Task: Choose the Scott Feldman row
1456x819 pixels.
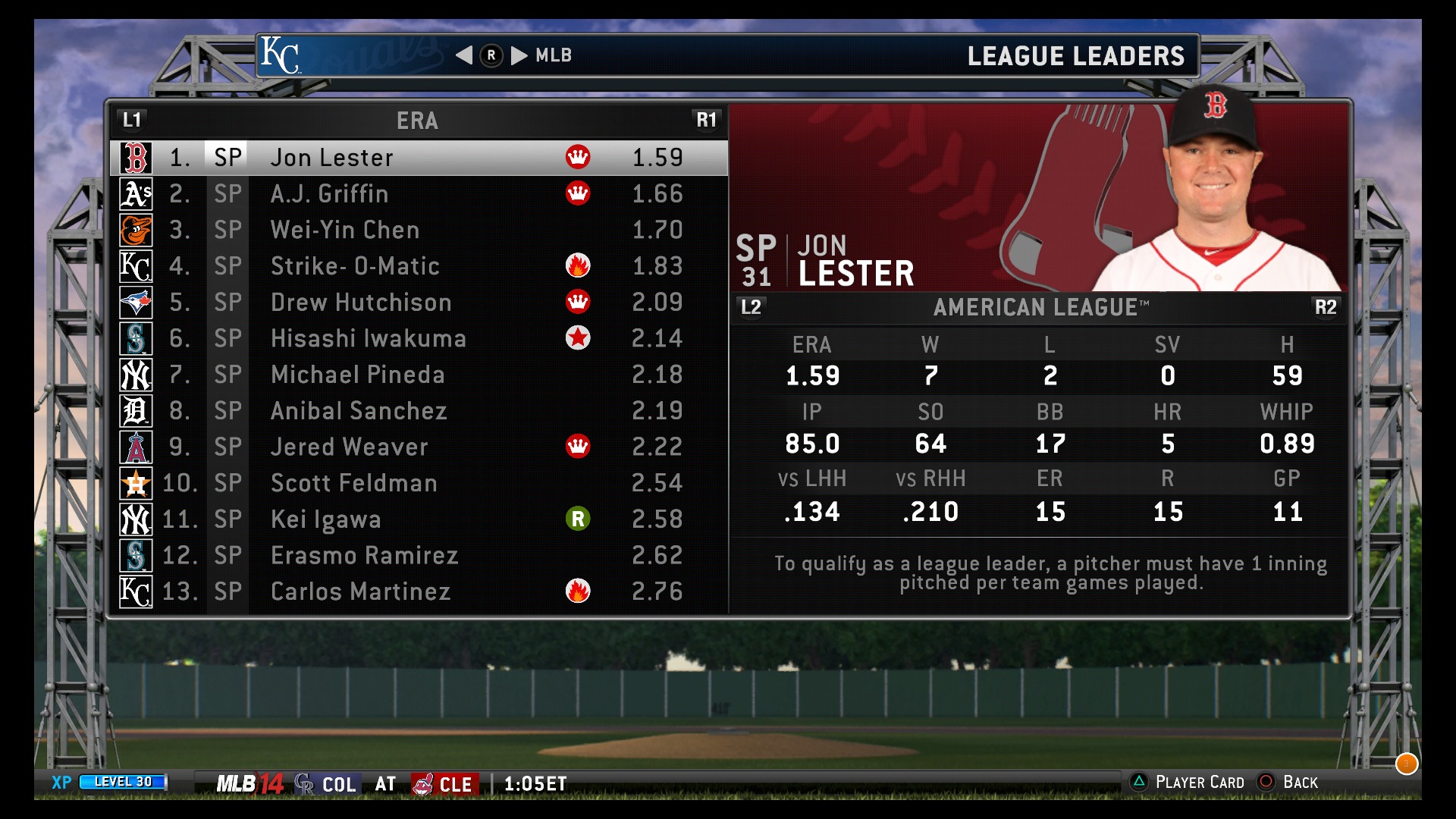Action: click(x=419, y=483)
